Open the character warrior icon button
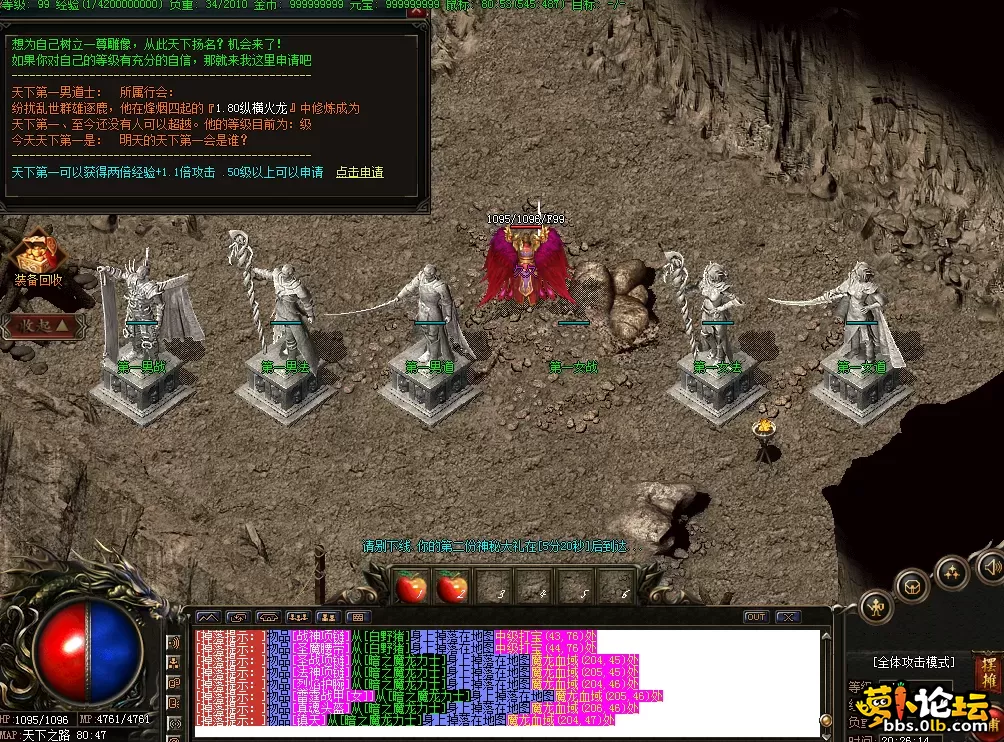The width and height of the screenshot is (1004, 742). pos(877,607)
